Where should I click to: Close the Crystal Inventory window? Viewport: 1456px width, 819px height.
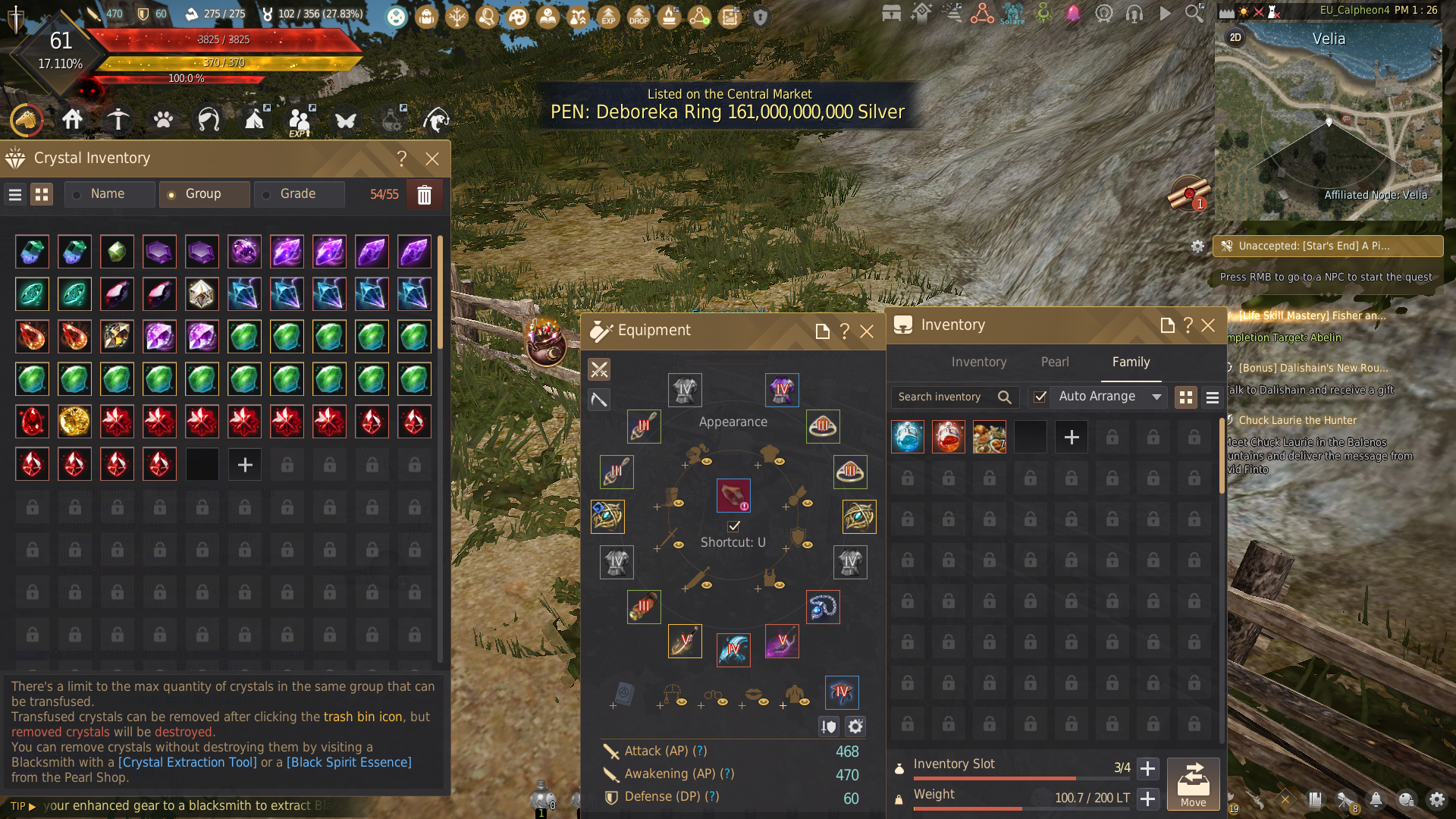tap(432, 158)
